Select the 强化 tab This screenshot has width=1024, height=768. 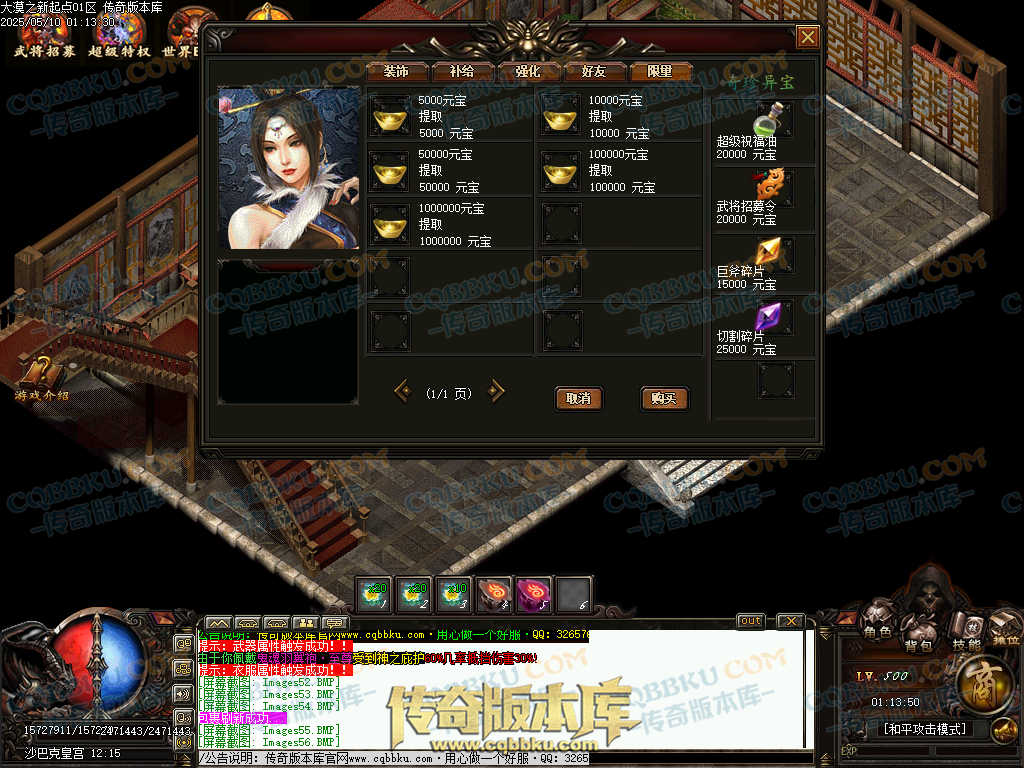click(528, 72)
